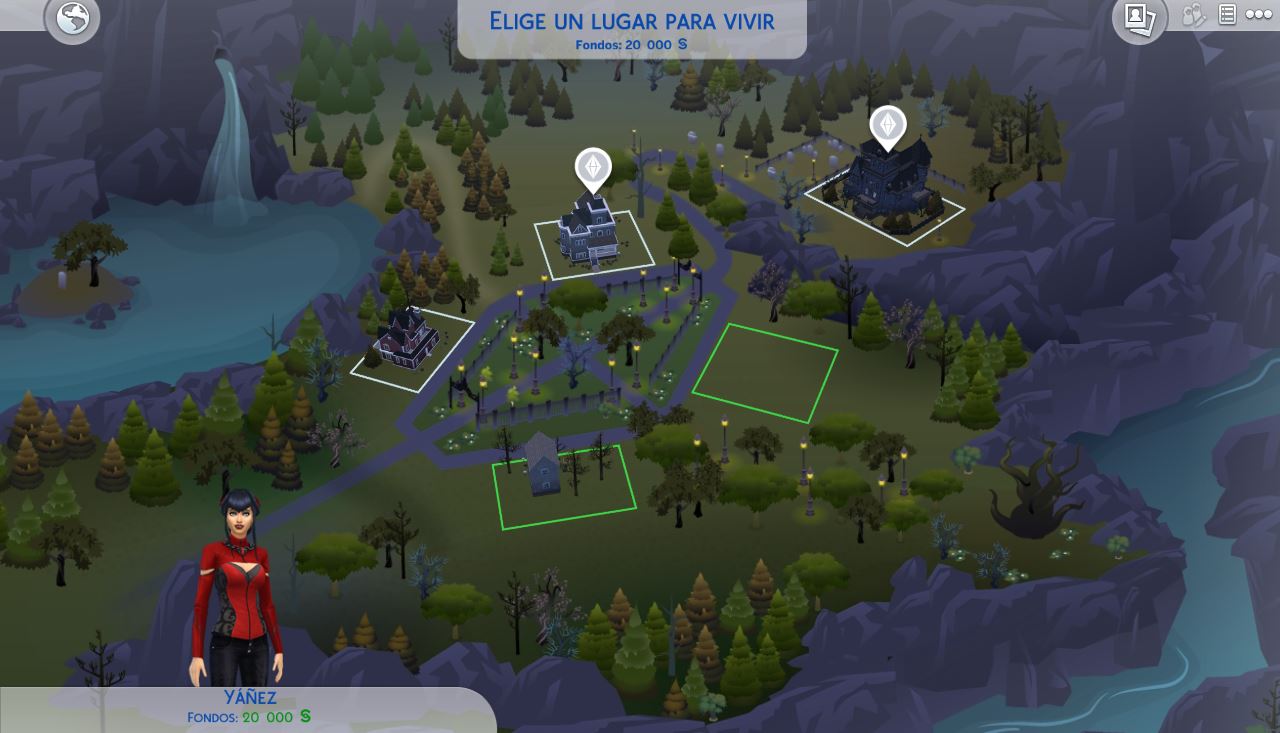Select the plumbob pin over the hilltop mansion
The height and width of the screenshot is (733, 1280).
[888, 126]
